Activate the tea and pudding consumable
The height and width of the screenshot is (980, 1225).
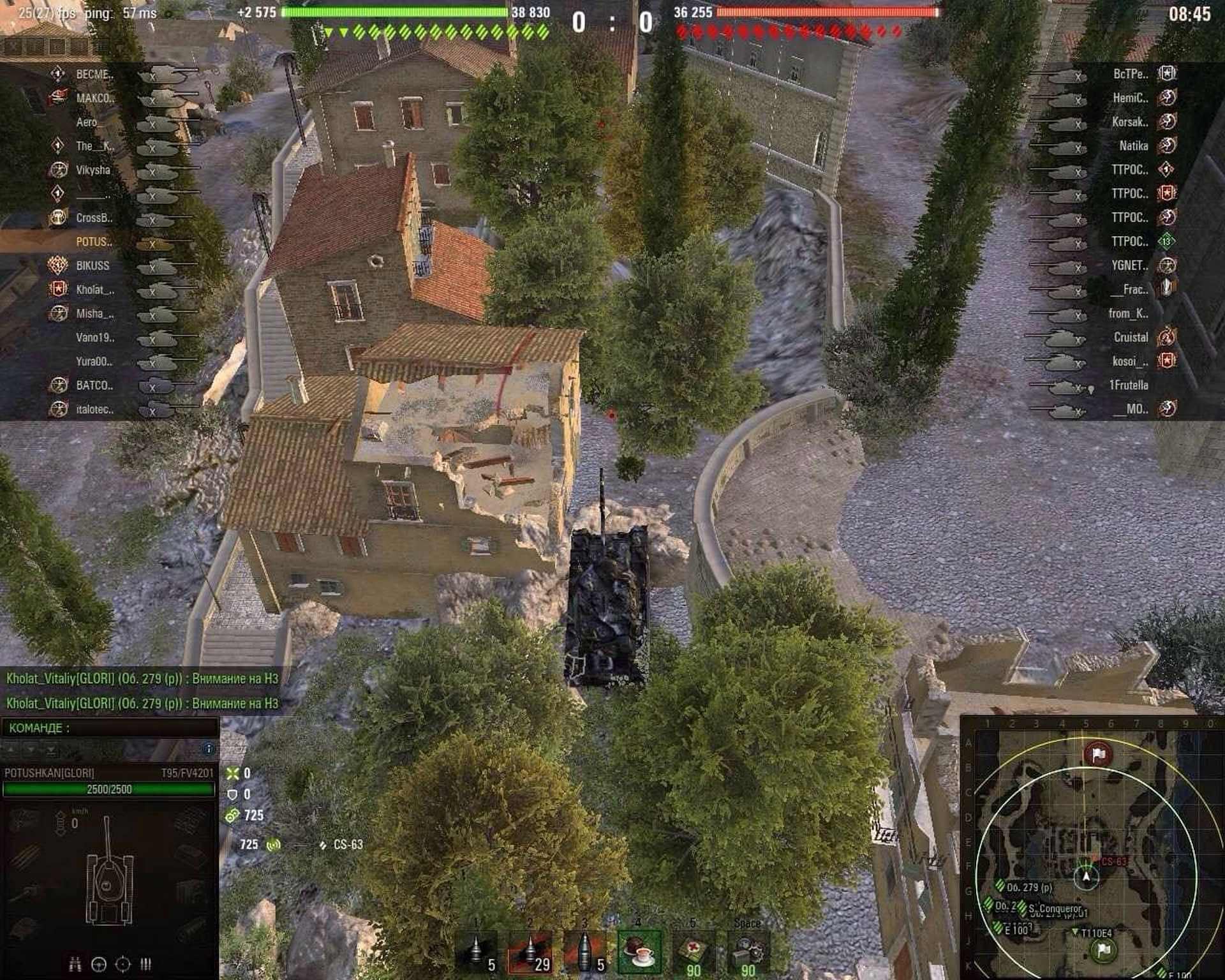(x=639, y=953)
